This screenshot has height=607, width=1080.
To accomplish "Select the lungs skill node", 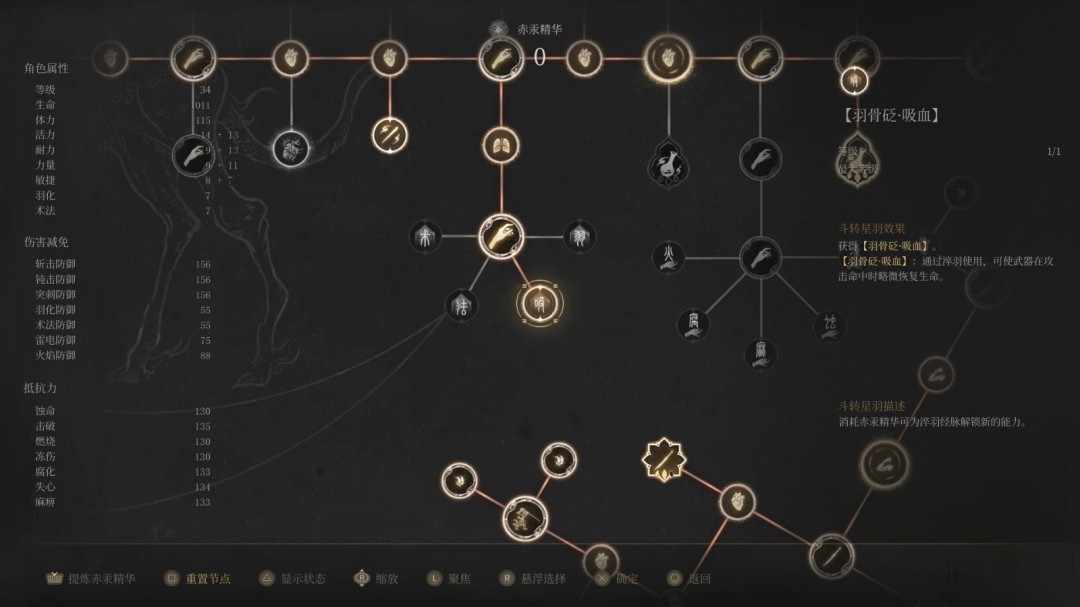I will (497, 146).
